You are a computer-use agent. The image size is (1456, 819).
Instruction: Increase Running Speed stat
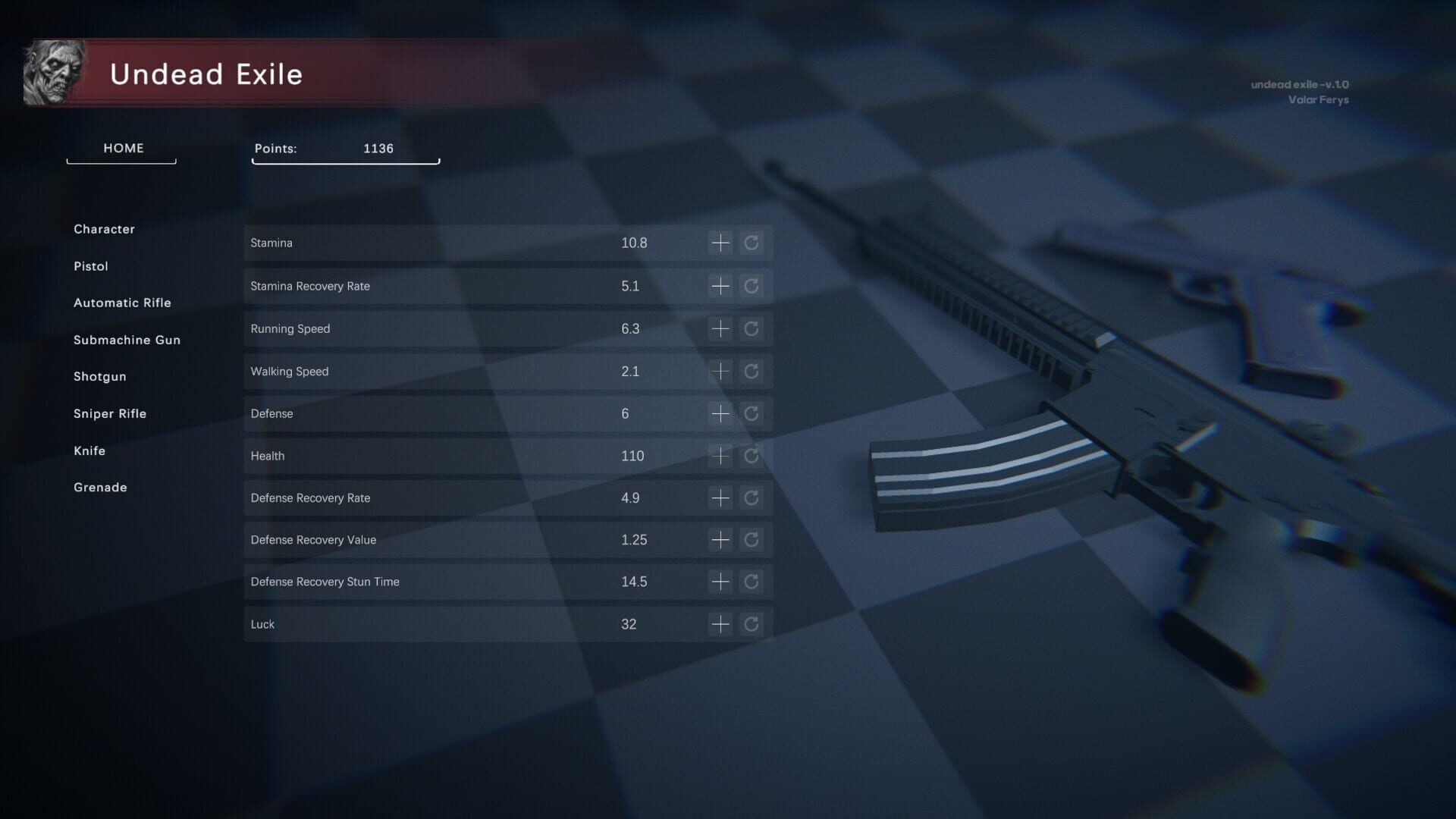pos(720,328)
